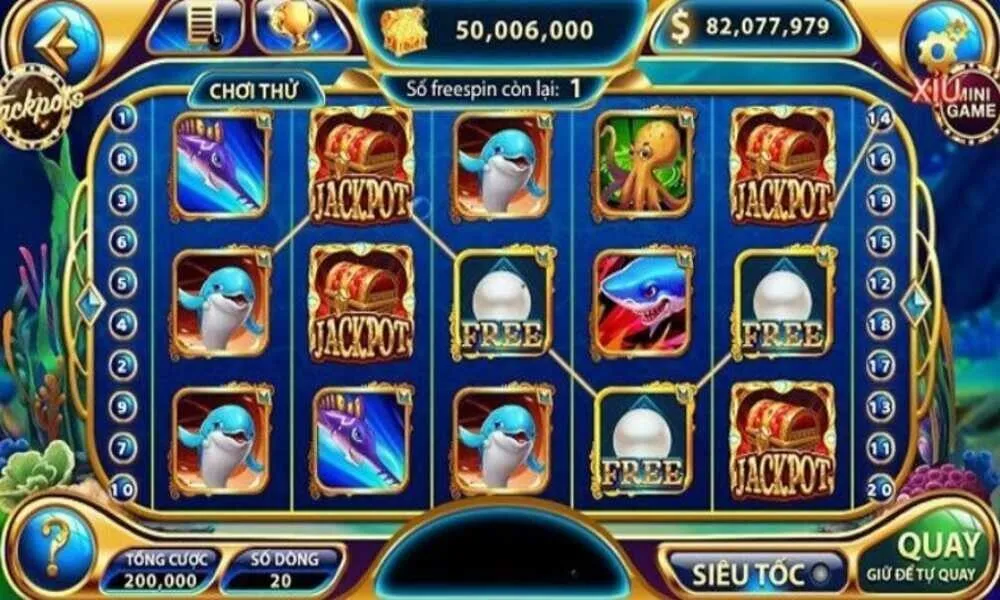Select payline number 20 marker
The height and width of the screenshot is (600, 1000).
tap(881, 490)
